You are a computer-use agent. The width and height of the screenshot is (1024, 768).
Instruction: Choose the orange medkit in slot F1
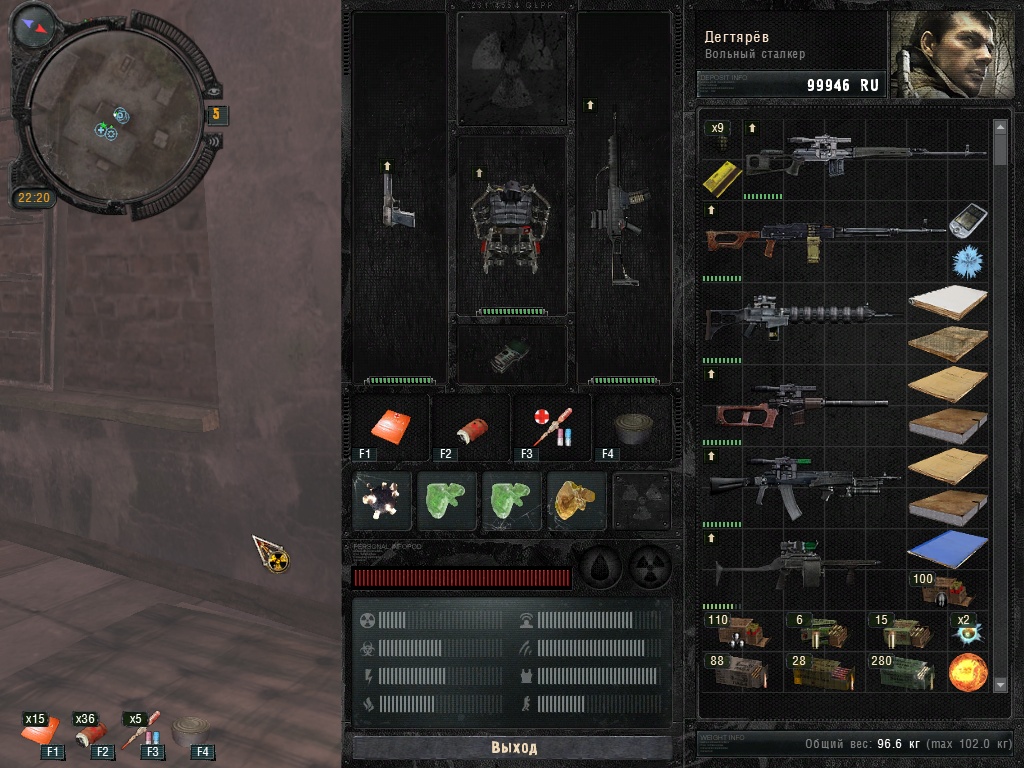[x=389, y=426]
